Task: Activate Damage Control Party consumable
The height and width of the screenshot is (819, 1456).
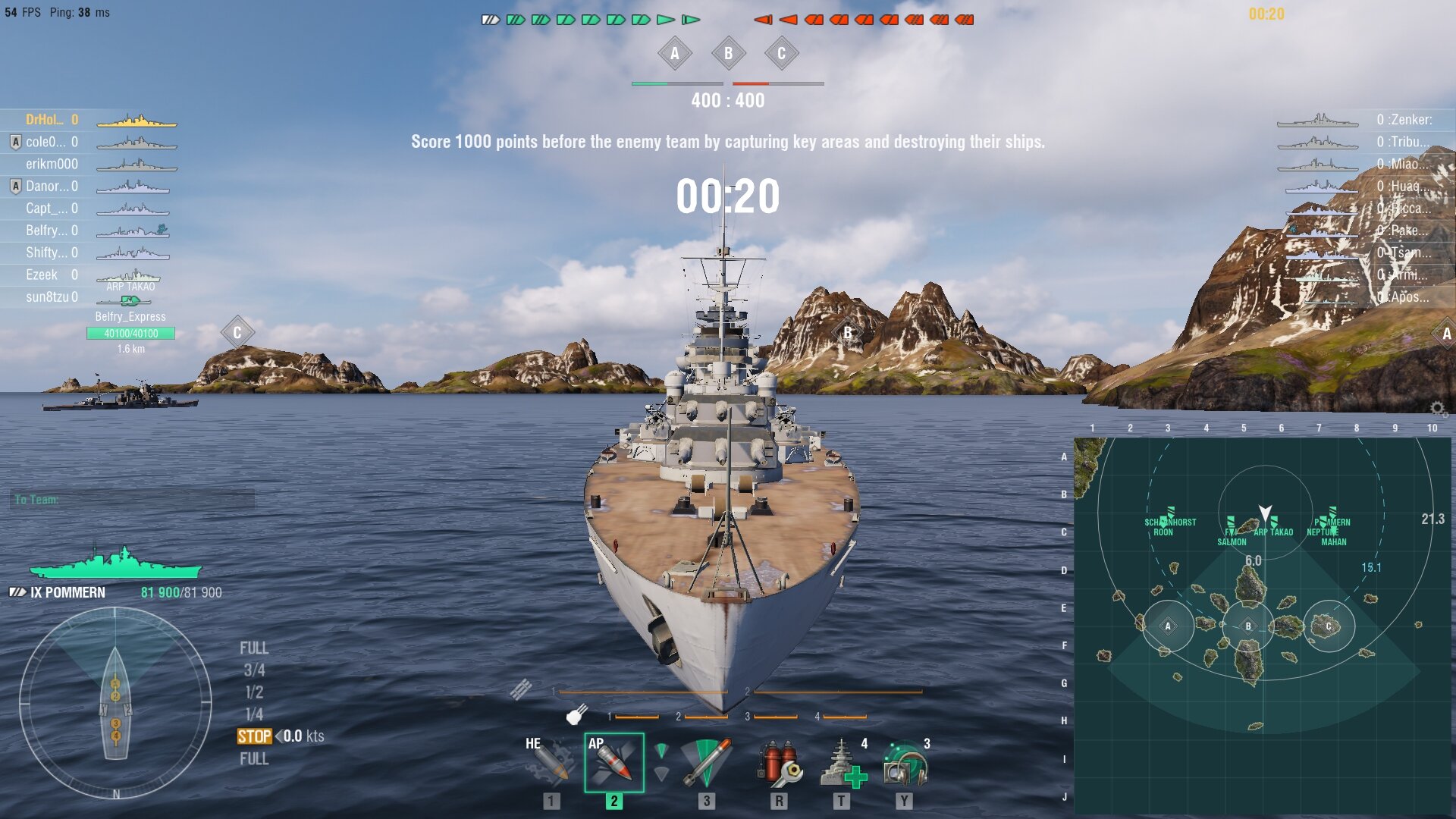Action: (779, 762)
